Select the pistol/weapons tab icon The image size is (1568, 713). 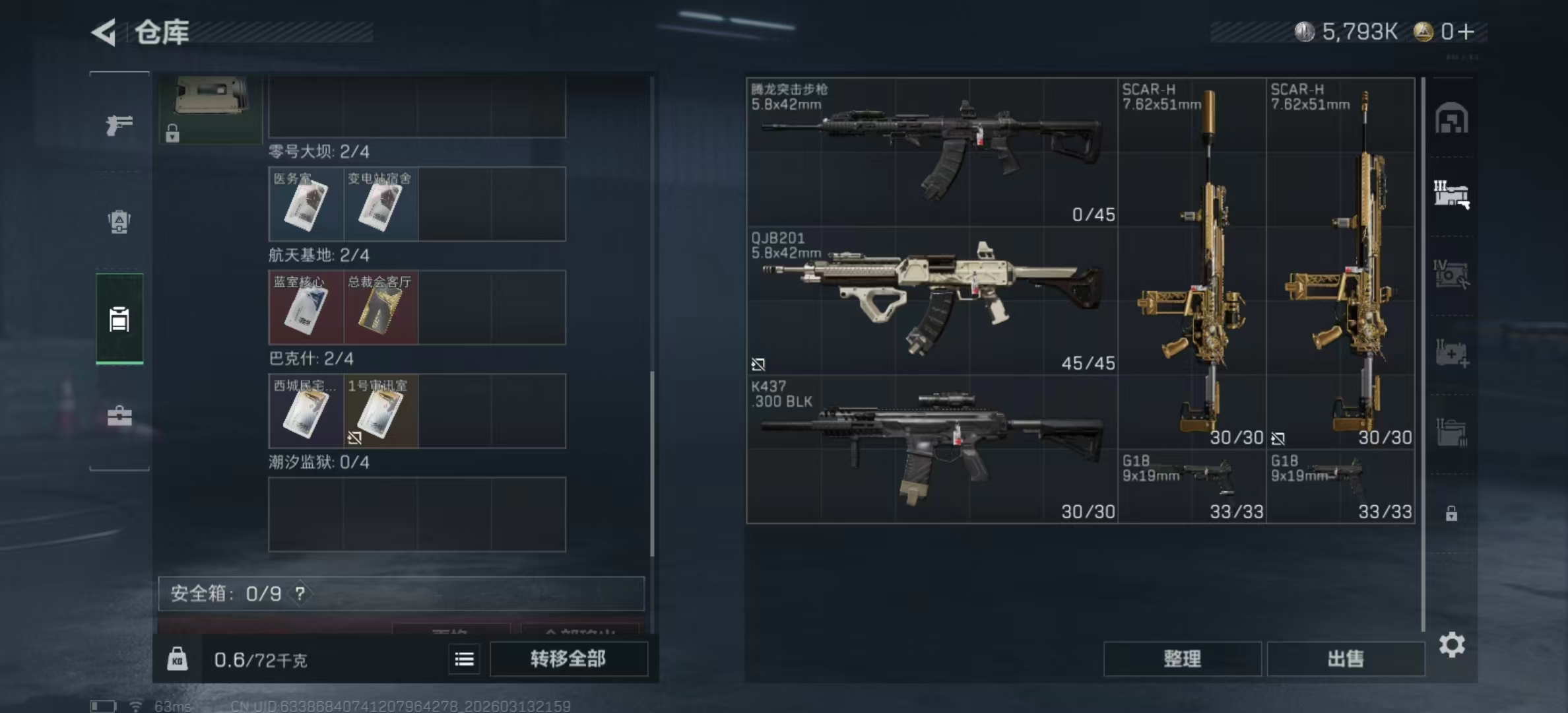click(x=119, y=125)
